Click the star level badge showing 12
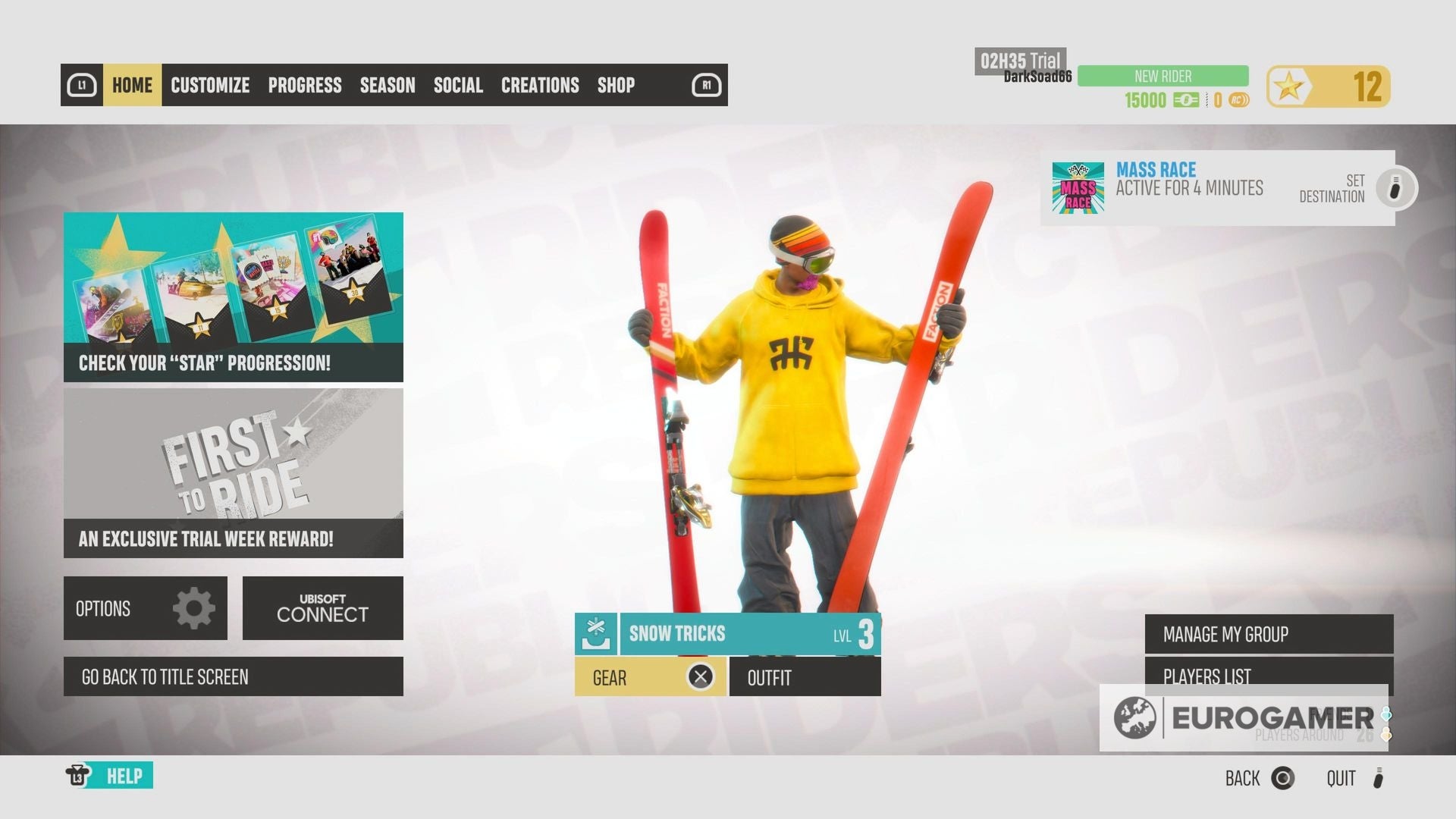Screen dimensions: 1456x819 pos(1328,86)
